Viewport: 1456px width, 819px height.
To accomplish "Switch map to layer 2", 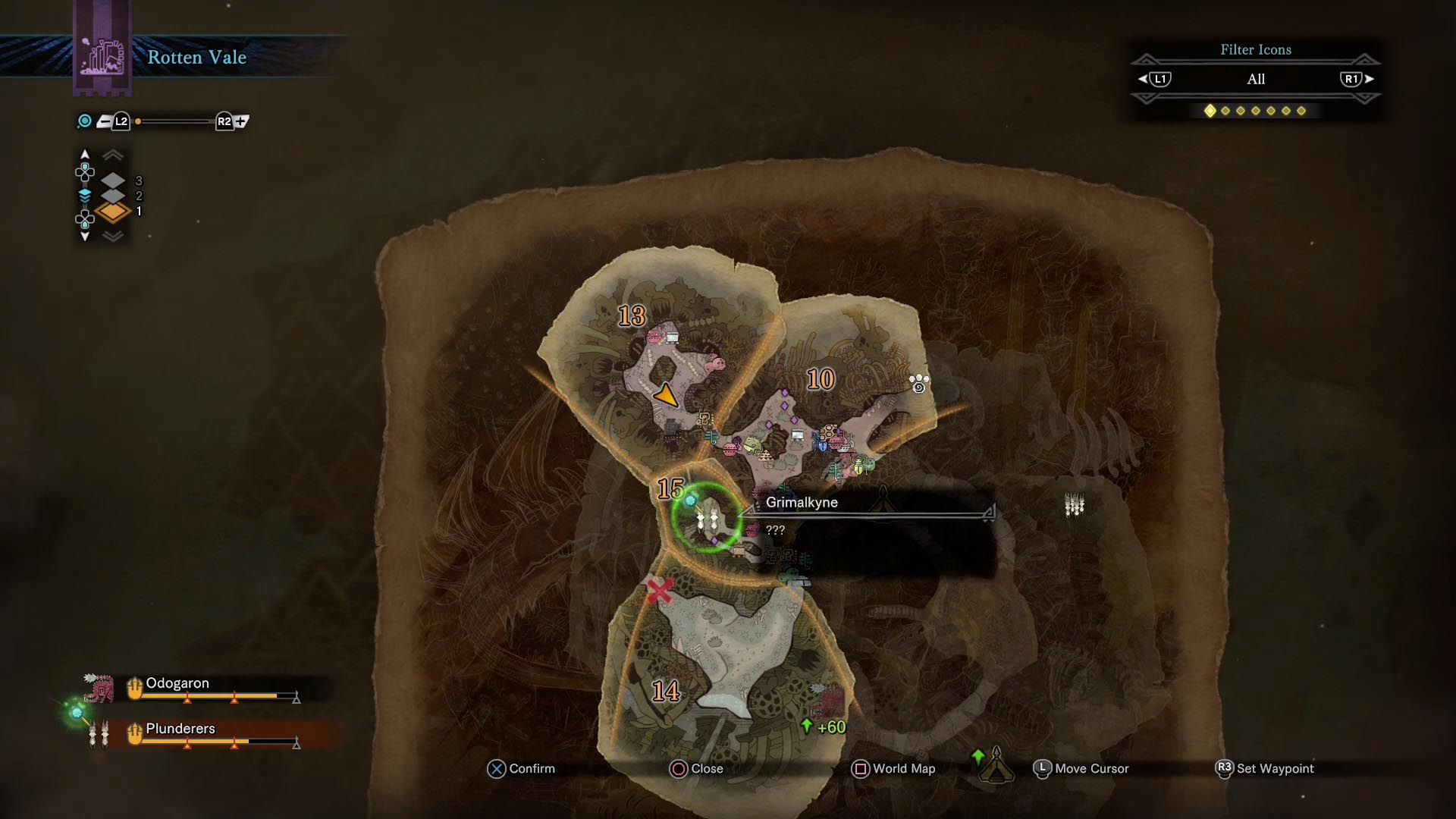I will (113, 196).
